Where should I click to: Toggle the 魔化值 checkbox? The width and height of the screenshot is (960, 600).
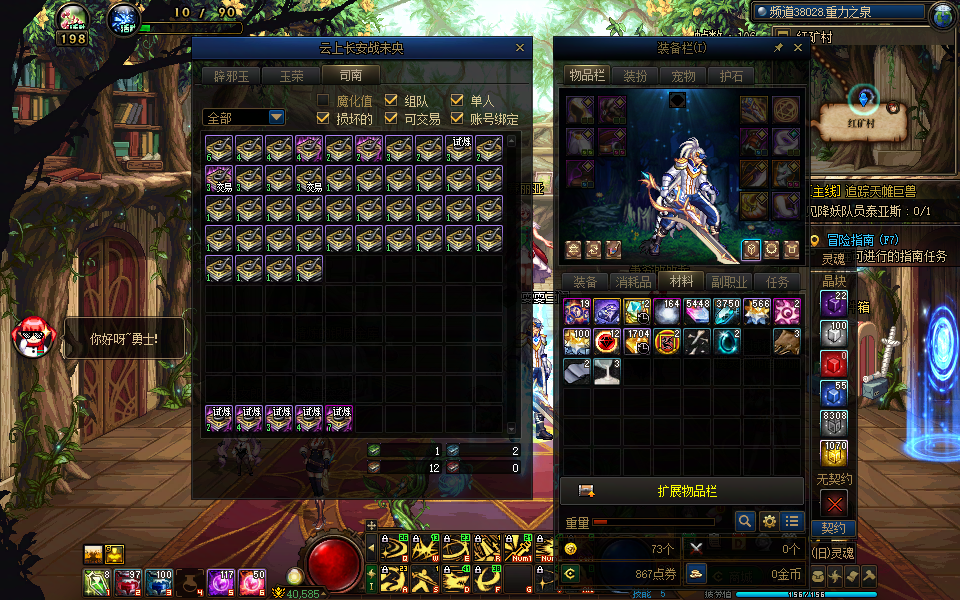[x=323, y=100]
